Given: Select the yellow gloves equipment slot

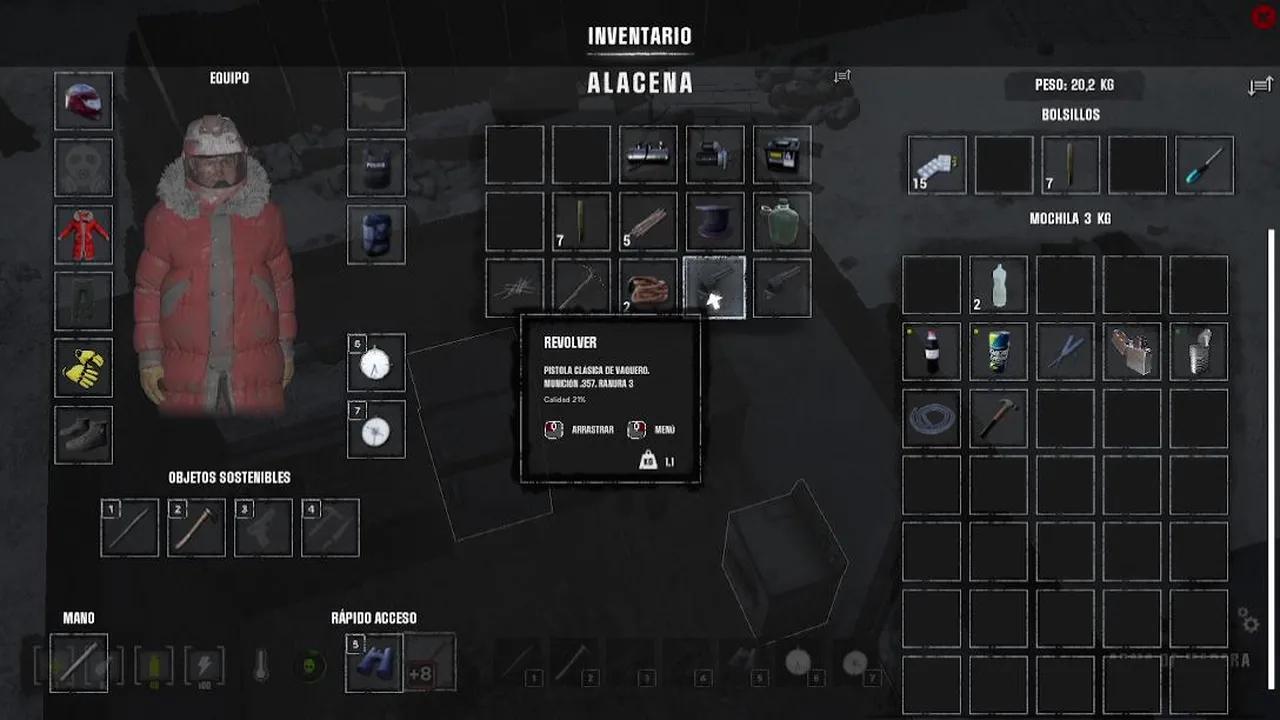Looking at the screenshot, I should (84, 368).
